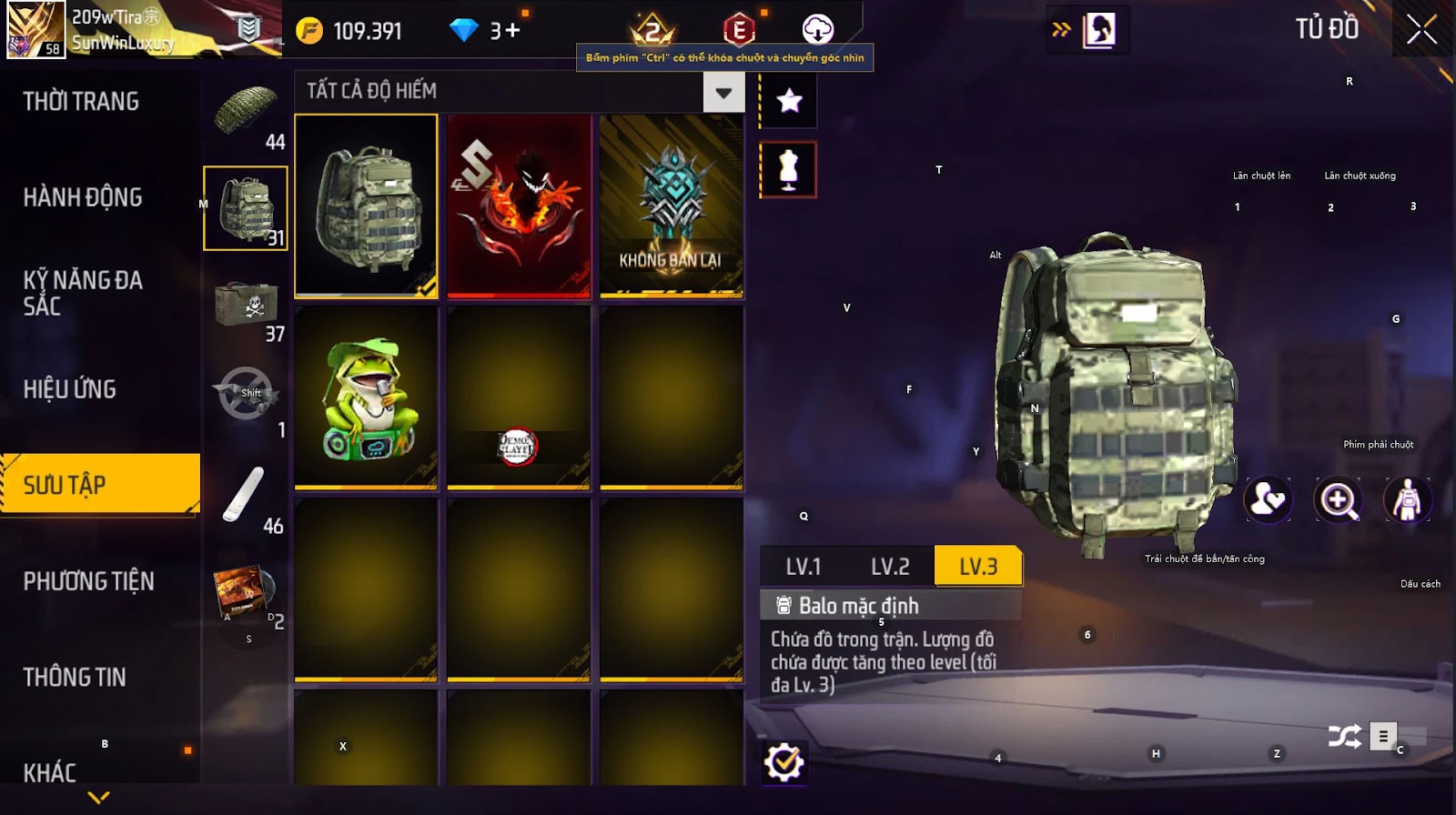Select the default camo backpack tile

point(366,206)
